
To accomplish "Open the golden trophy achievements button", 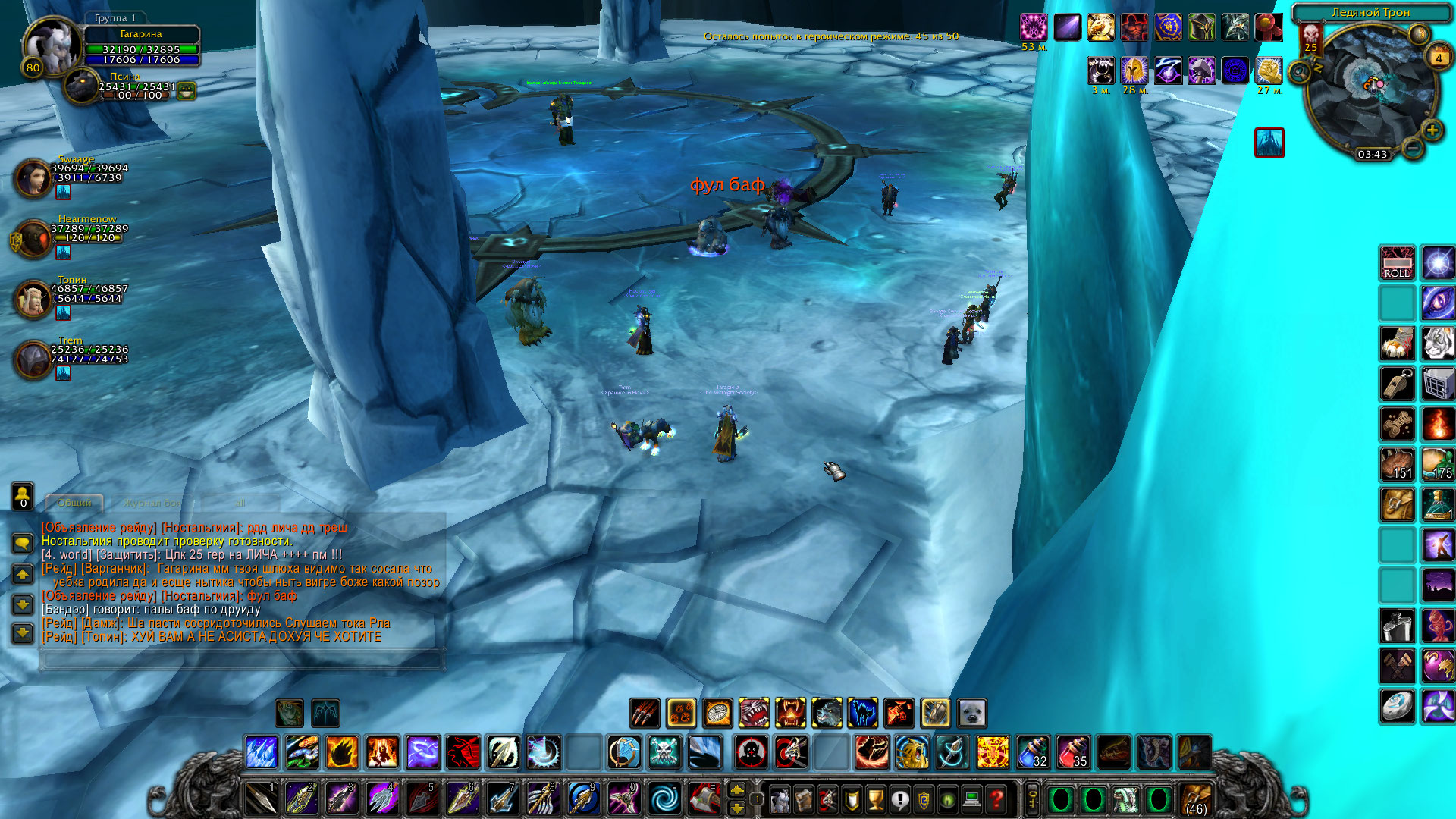I will (875, 799).
